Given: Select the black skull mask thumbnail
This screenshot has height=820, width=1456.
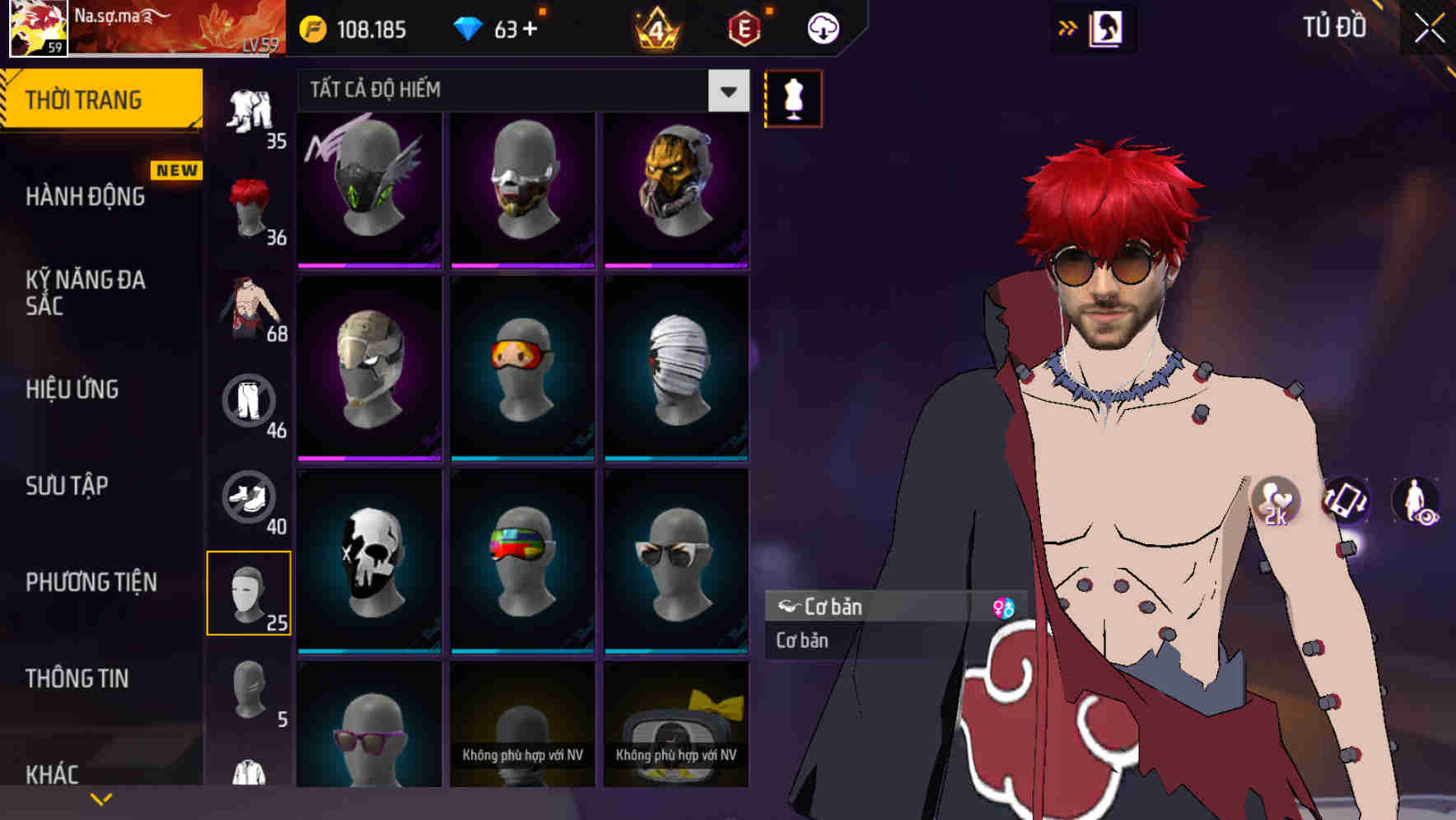Looking at the screenshot, I should point(369,561).
